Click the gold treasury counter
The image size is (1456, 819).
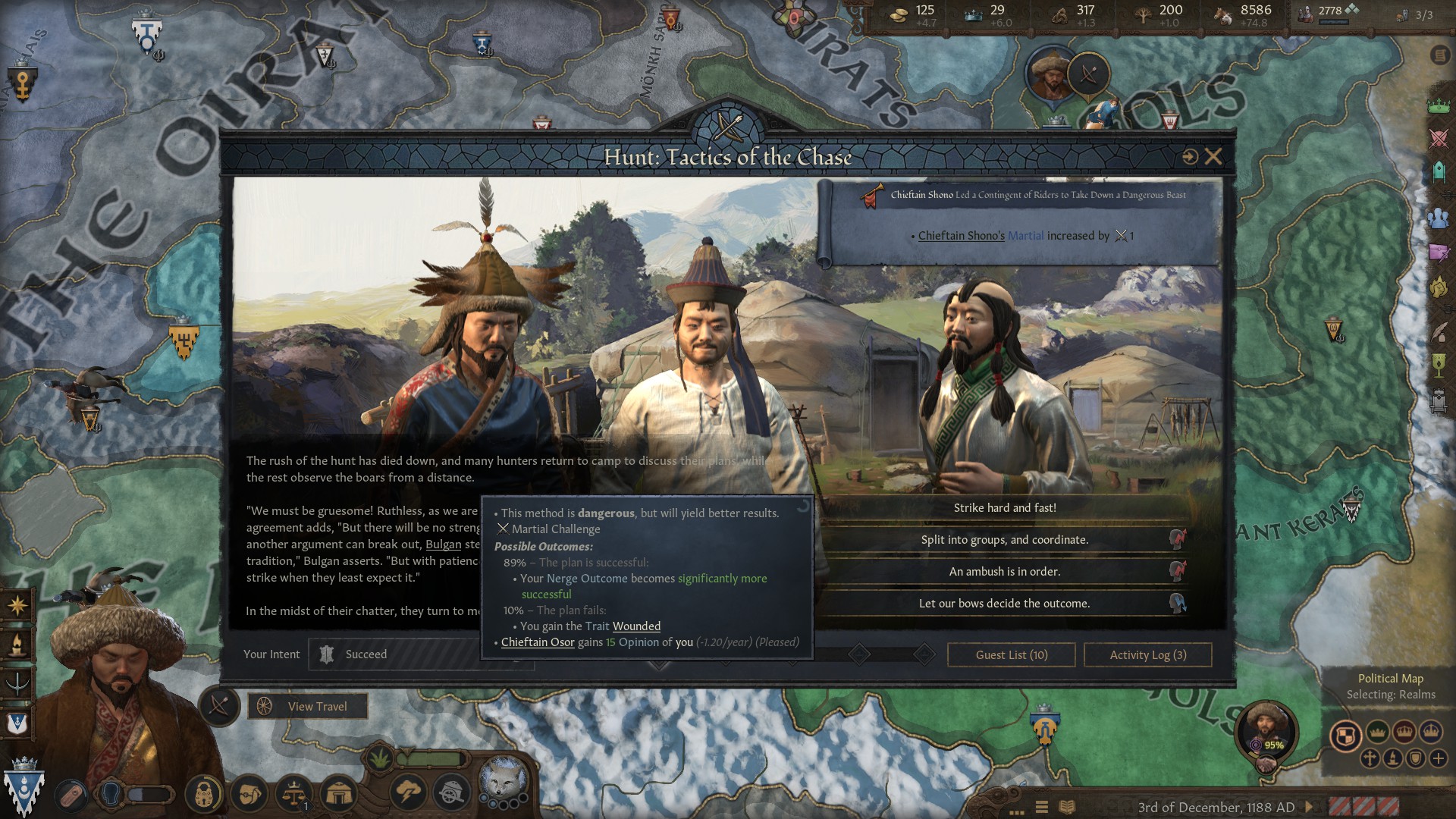[913, 14]
